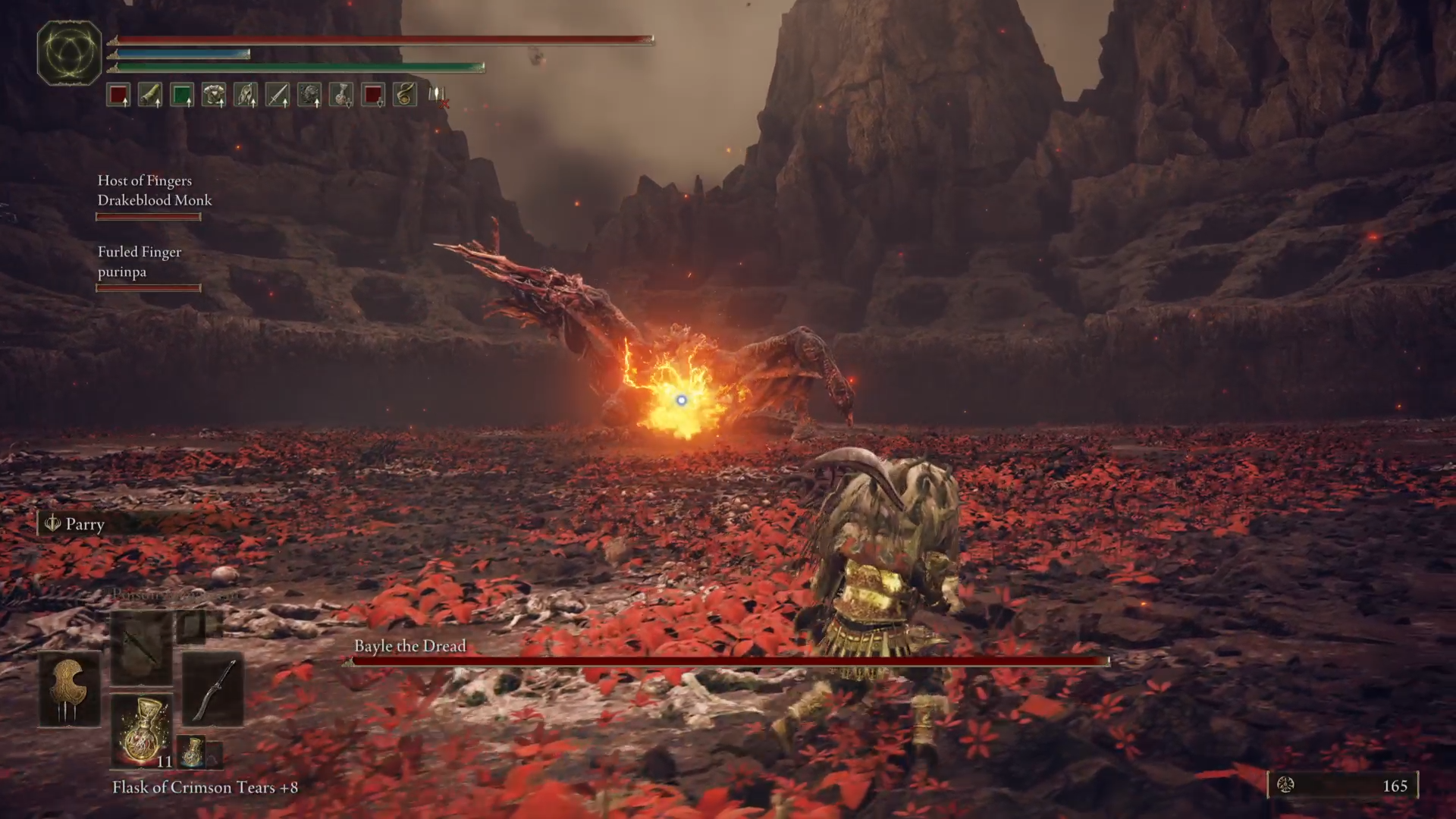Inspect the scroll buff status icon
The width and height of the screenshot is (1456, 819).
[x=150, y=95]
